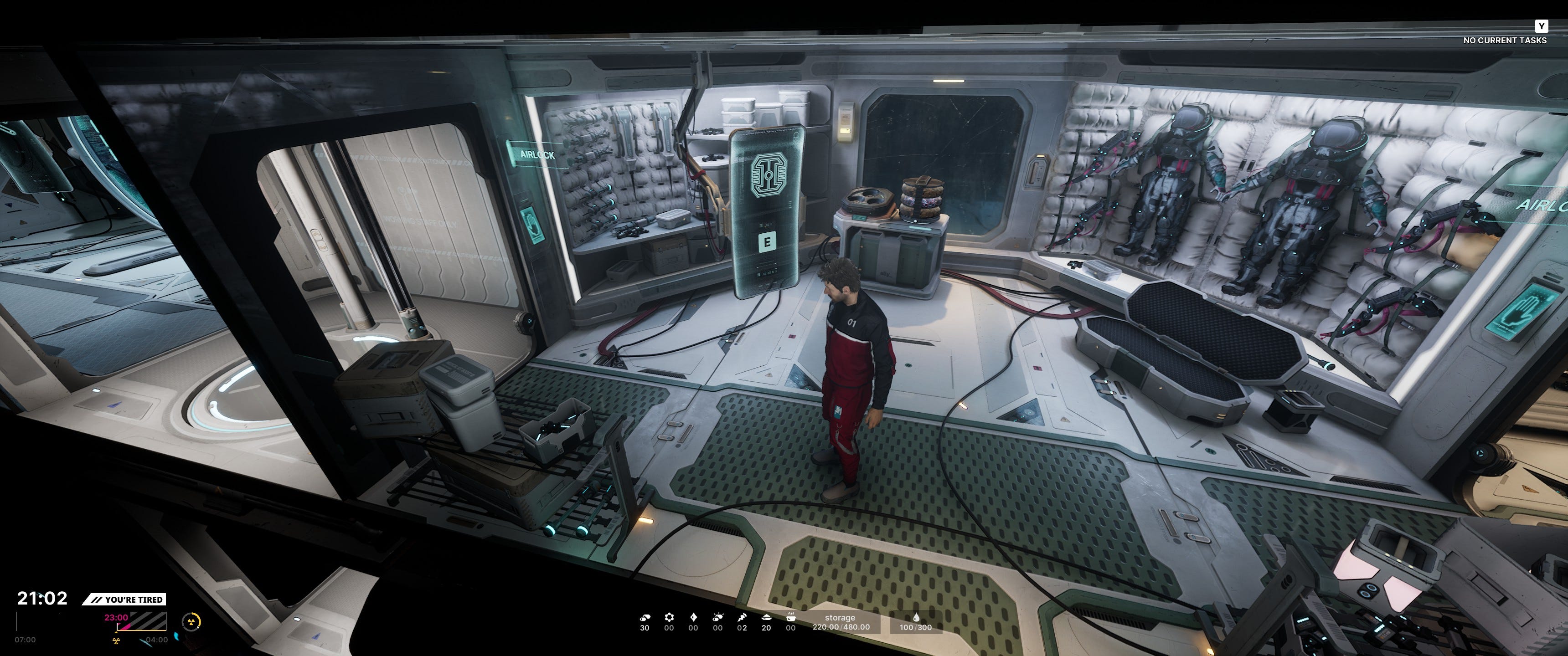The height and width of the screenshot is (656, 1568).
Task: Choose the steaming cooking pot icon
Action: [x=790, y=617]
